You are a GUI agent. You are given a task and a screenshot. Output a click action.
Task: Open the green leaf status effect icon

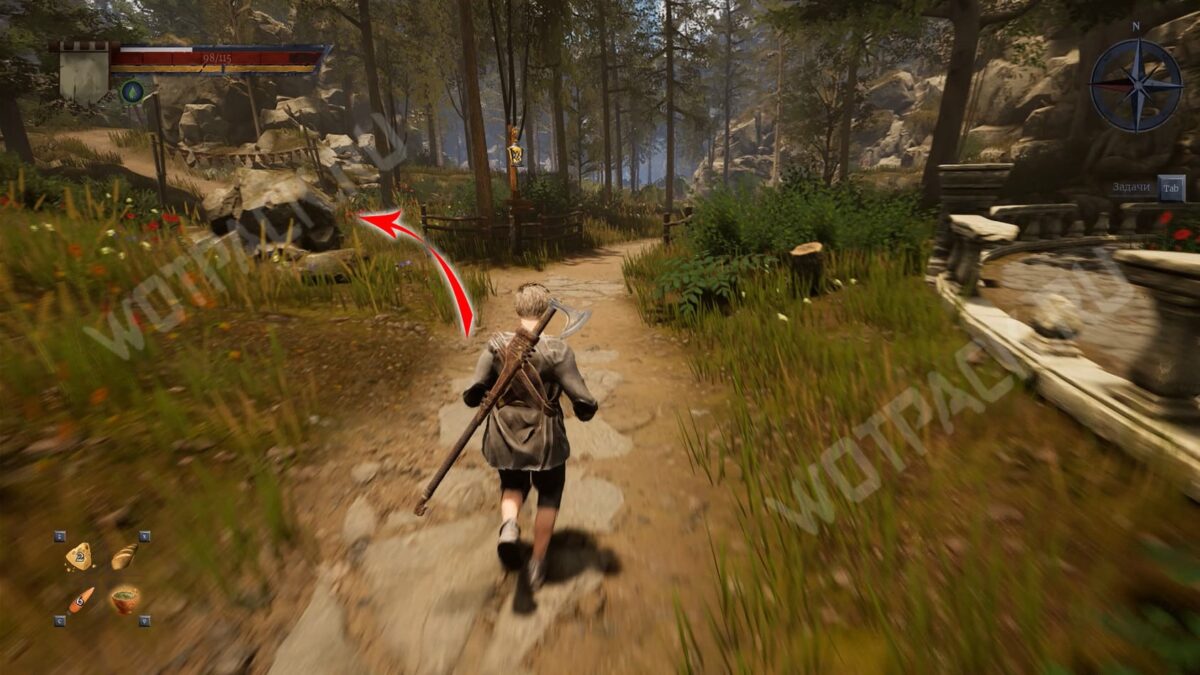[x=132, y=92]
